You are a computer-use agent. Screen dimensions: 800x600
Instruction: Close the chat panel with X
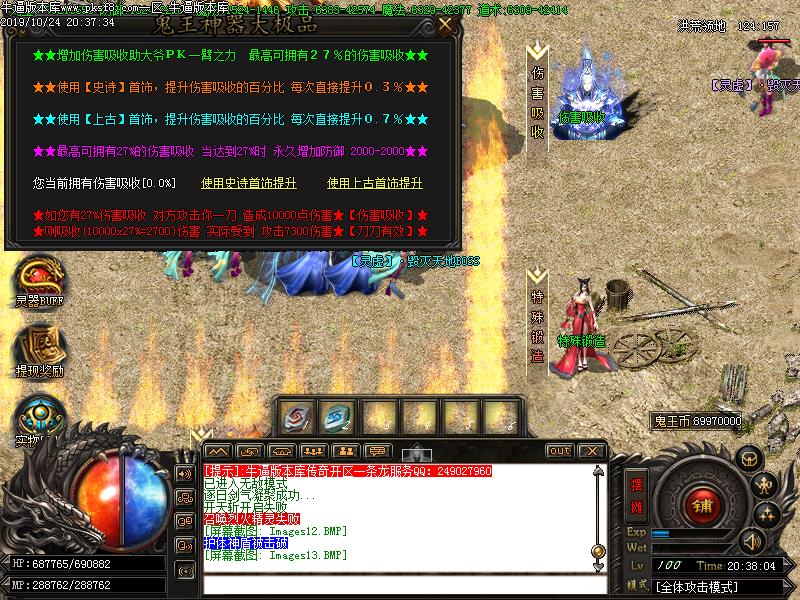[591, 451]
